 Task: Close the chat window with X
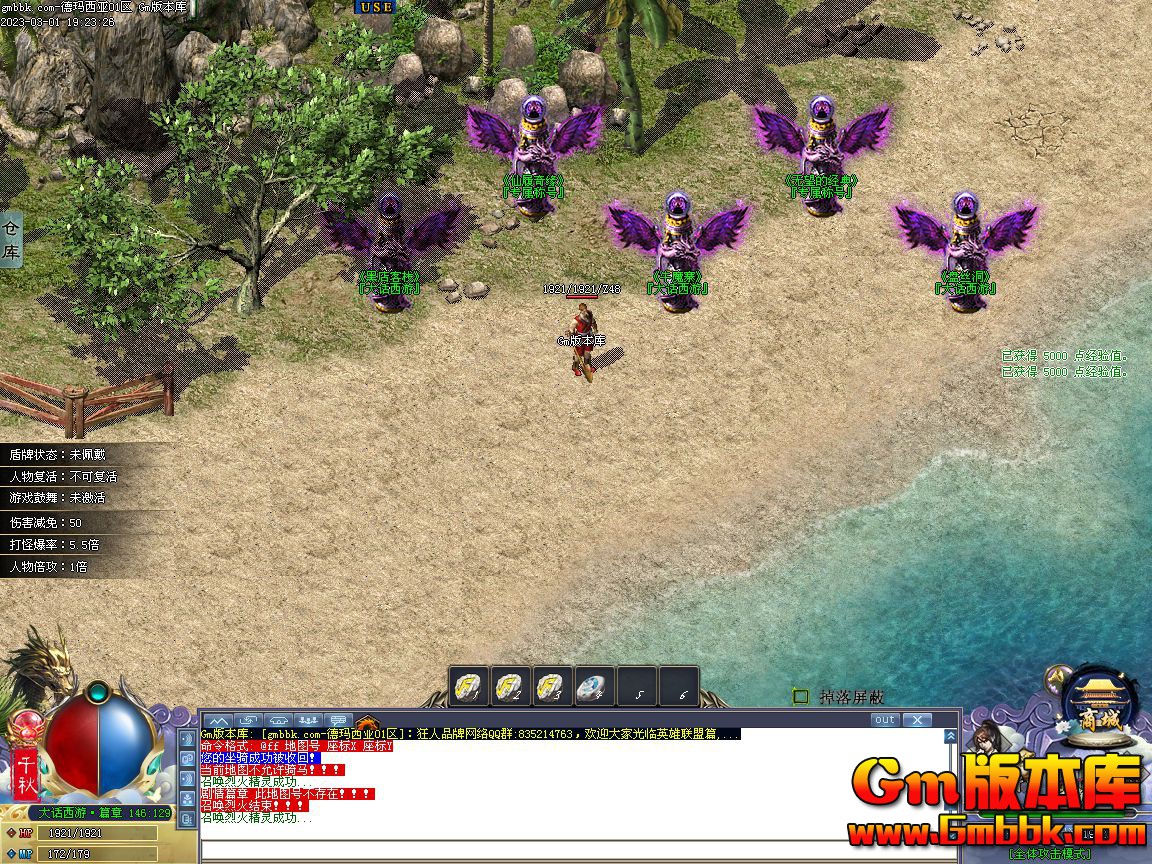[x=916, y=720]
